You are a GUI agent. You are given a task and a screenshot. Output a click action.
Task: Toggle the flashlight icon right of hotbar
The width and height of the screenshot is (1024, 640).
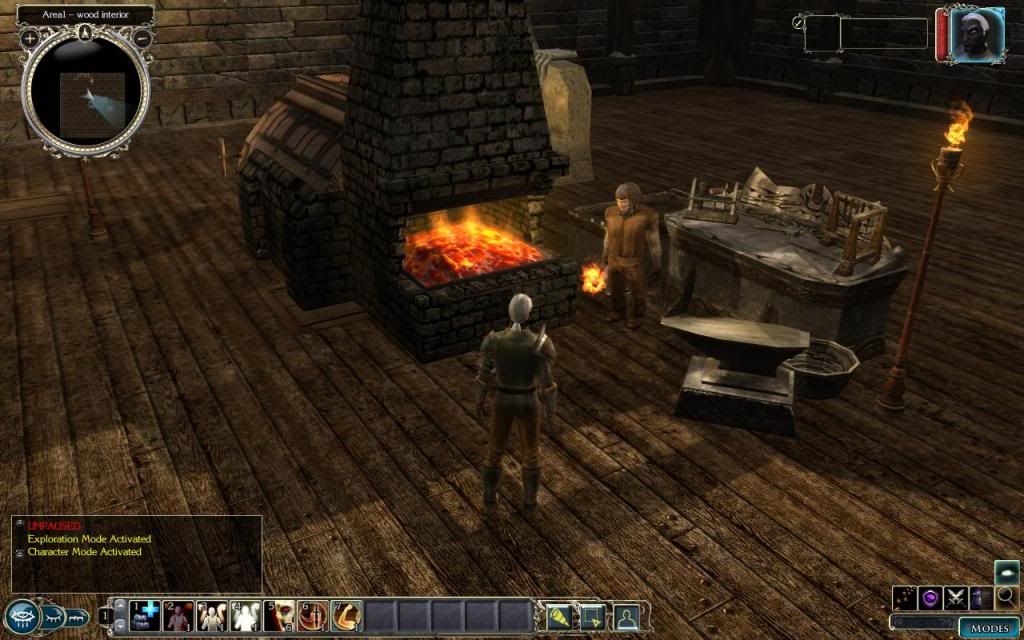(558, 616)
